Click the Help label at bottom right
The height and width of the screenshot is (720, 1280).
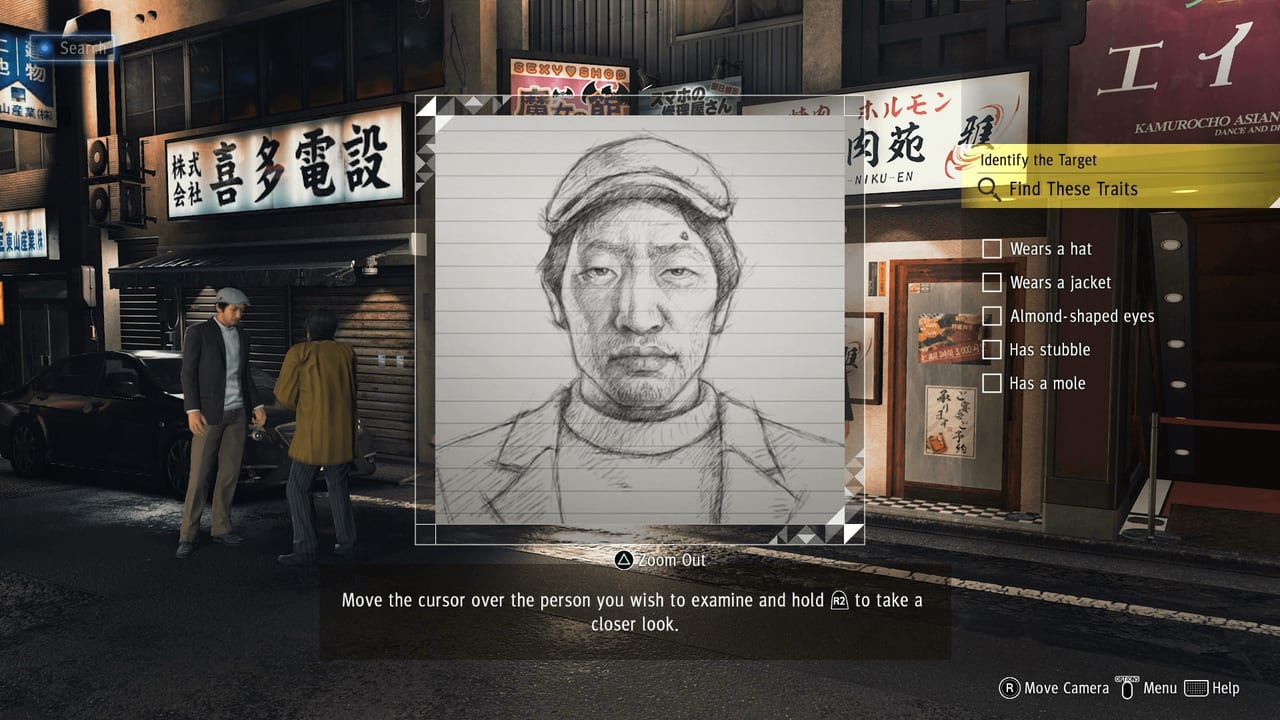[1226, 688]
